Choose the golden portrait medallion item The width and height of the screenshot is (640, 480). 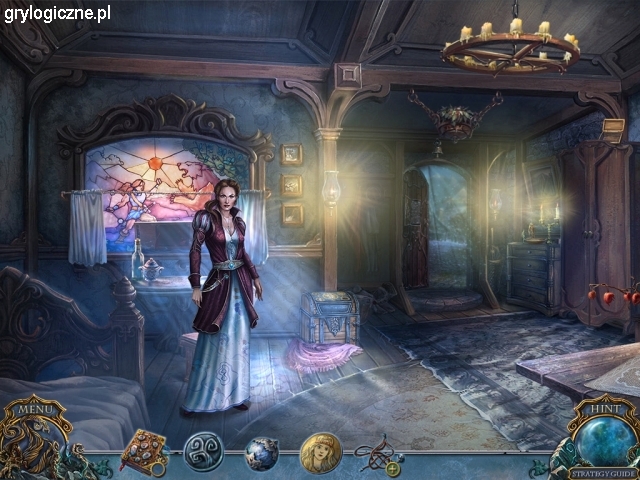[x=321, y=453]
